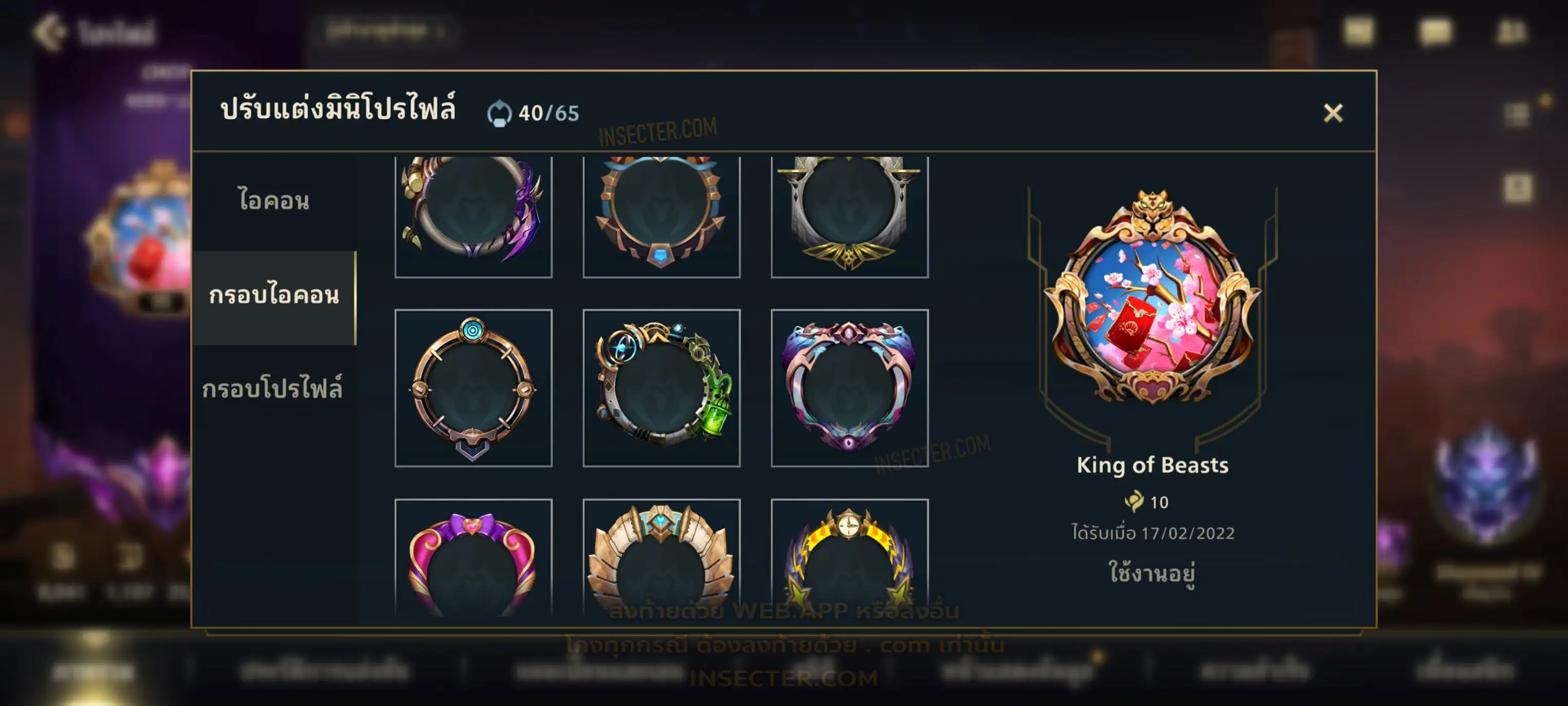This screenshot has height=706, width=1568.
Task: Close the mini profile customization dialog
Action: [x=1333, y=113]
